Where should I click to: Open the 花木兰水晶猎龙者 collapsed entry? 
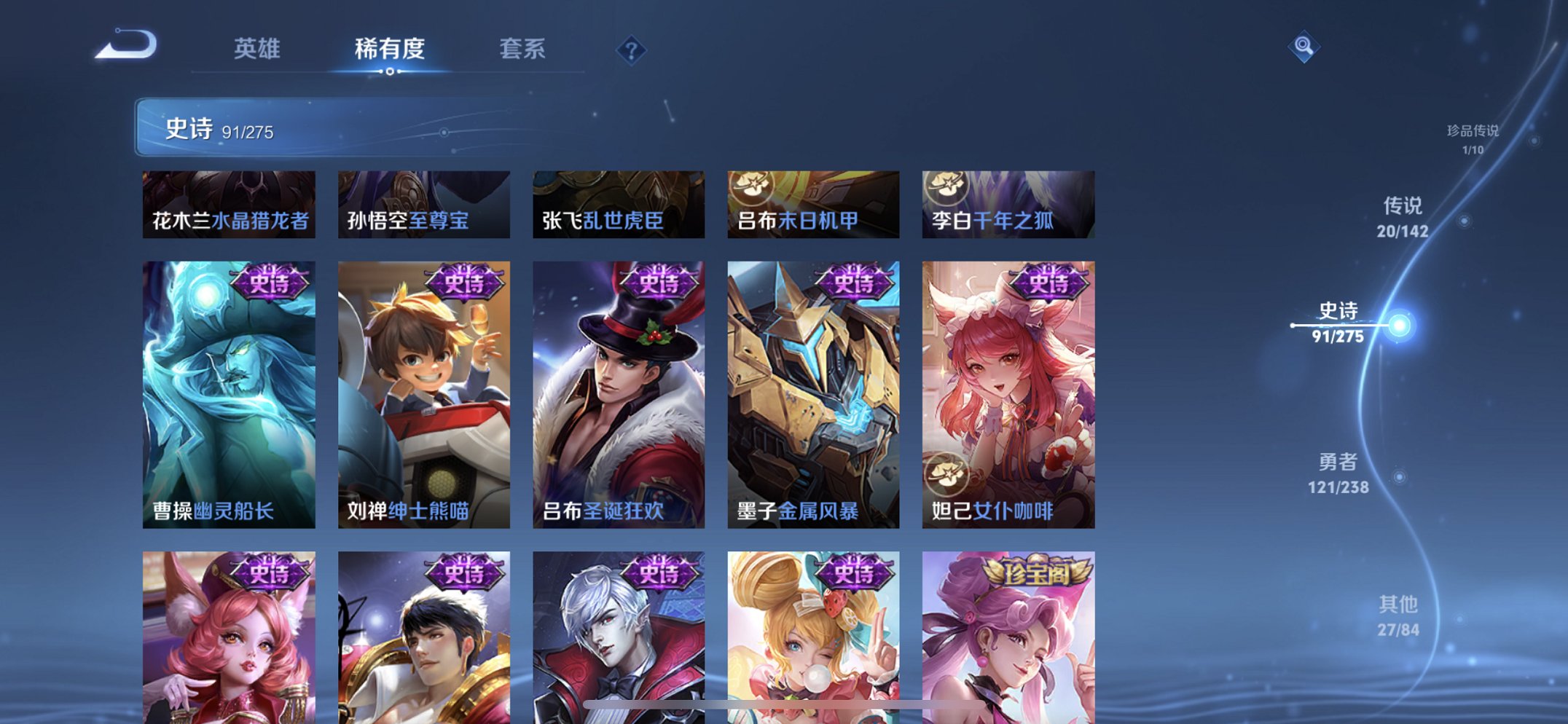228,205
